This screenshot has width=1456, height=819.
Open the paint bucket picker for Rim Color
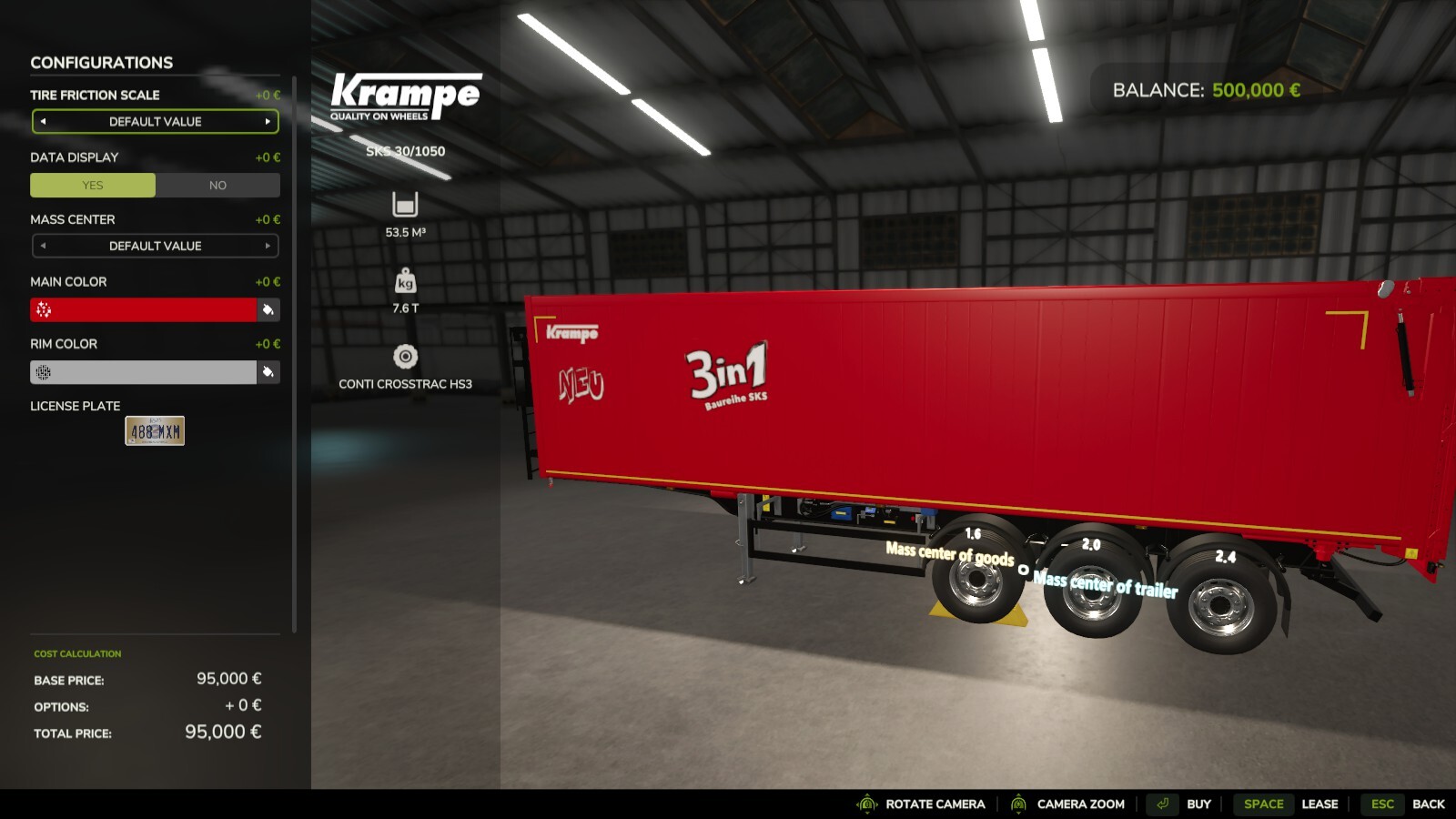coord(268,371)
